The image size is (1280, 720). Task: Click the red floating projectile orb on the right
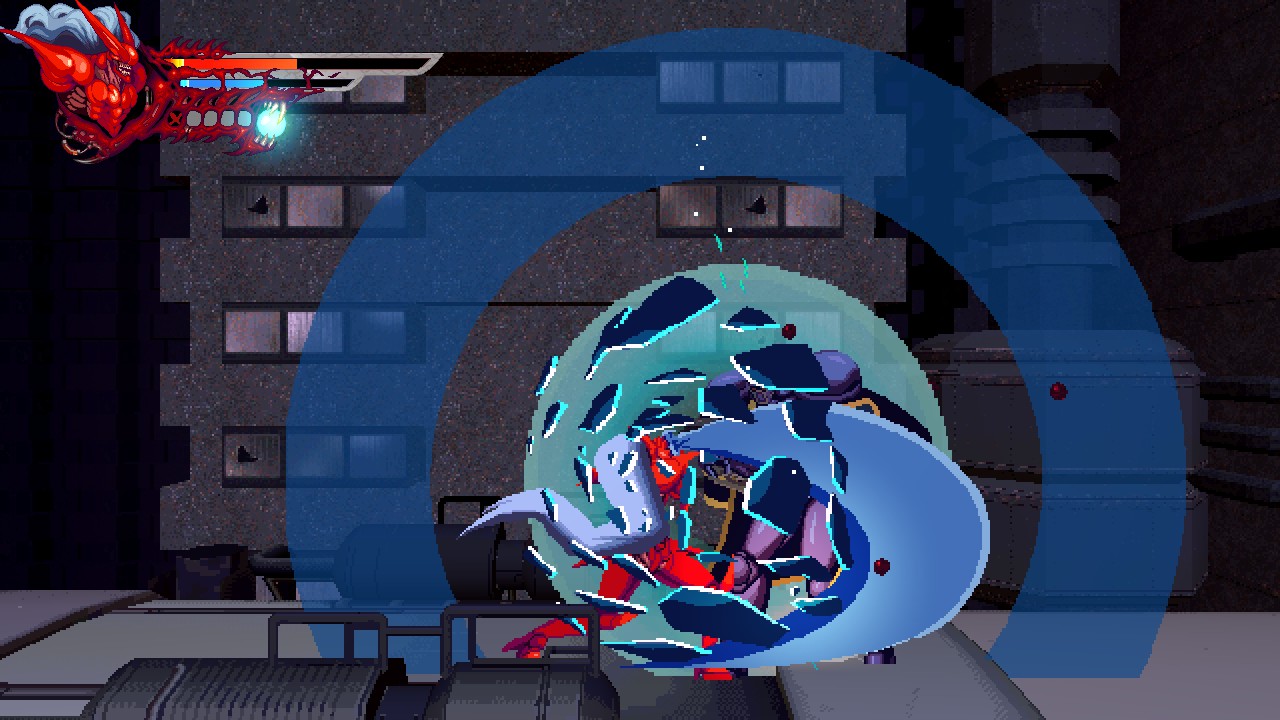click(x=1060, y=390)
